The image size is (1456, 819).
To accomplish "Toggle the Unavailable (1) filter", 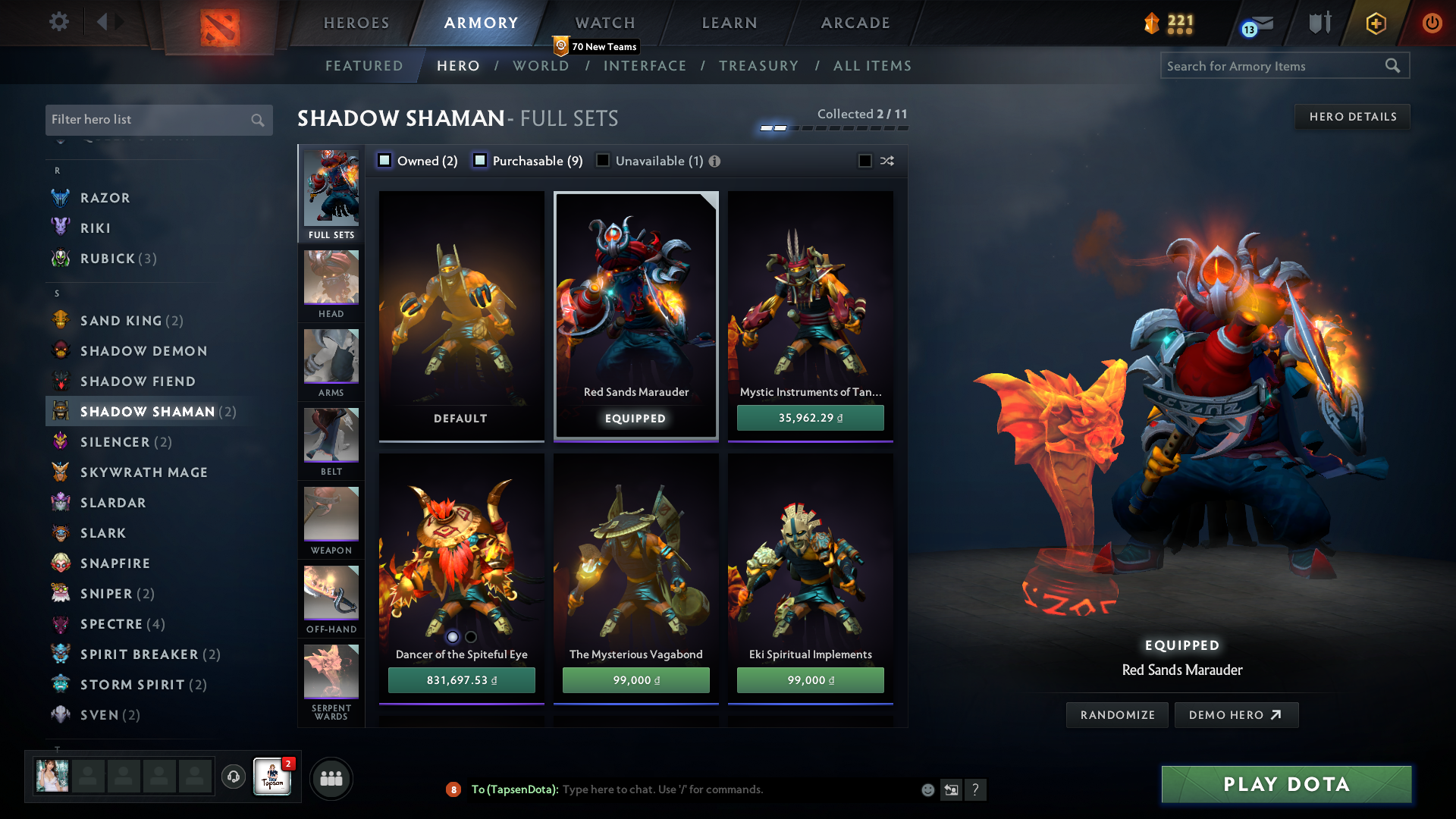I will pos(603,161).
